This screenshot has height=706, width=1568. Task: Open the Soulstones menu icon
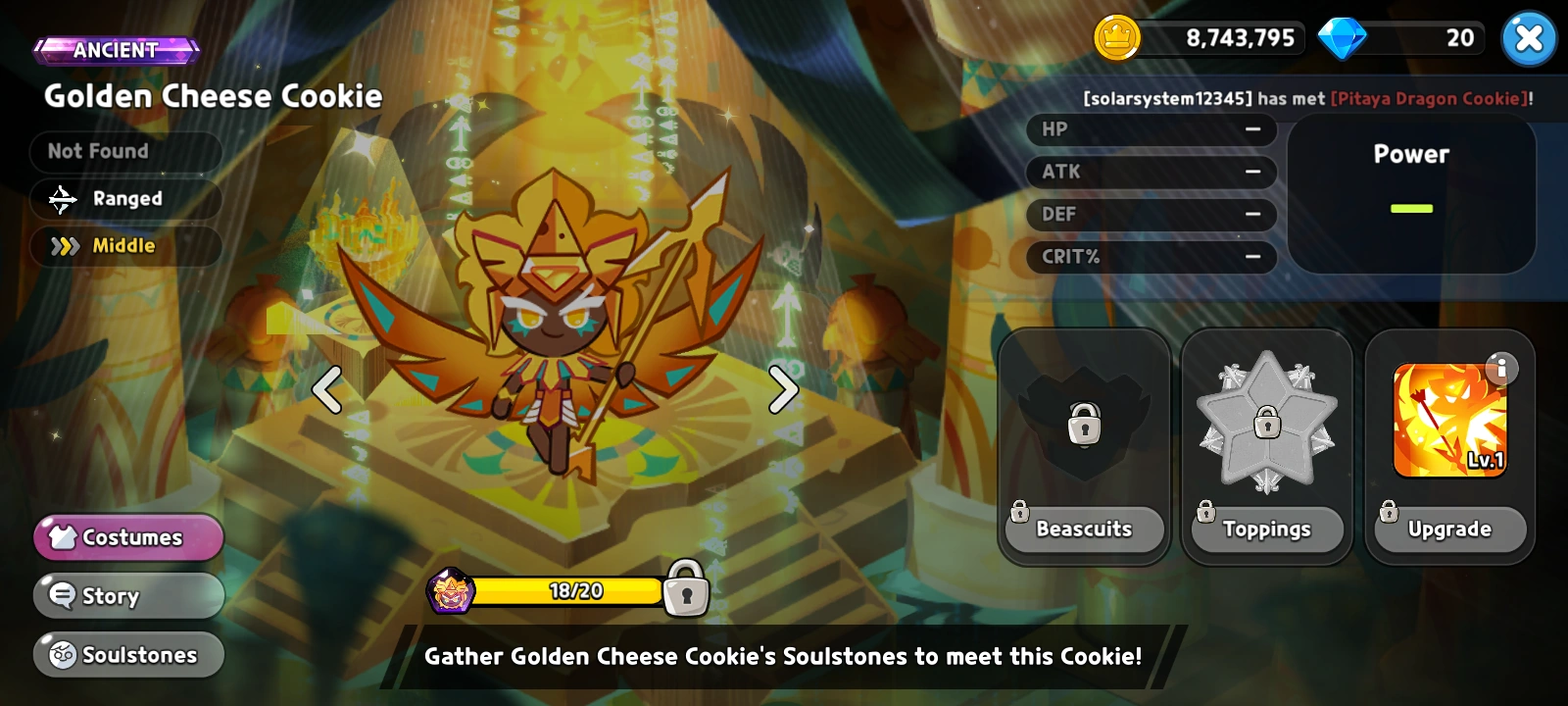coord(65,654)
